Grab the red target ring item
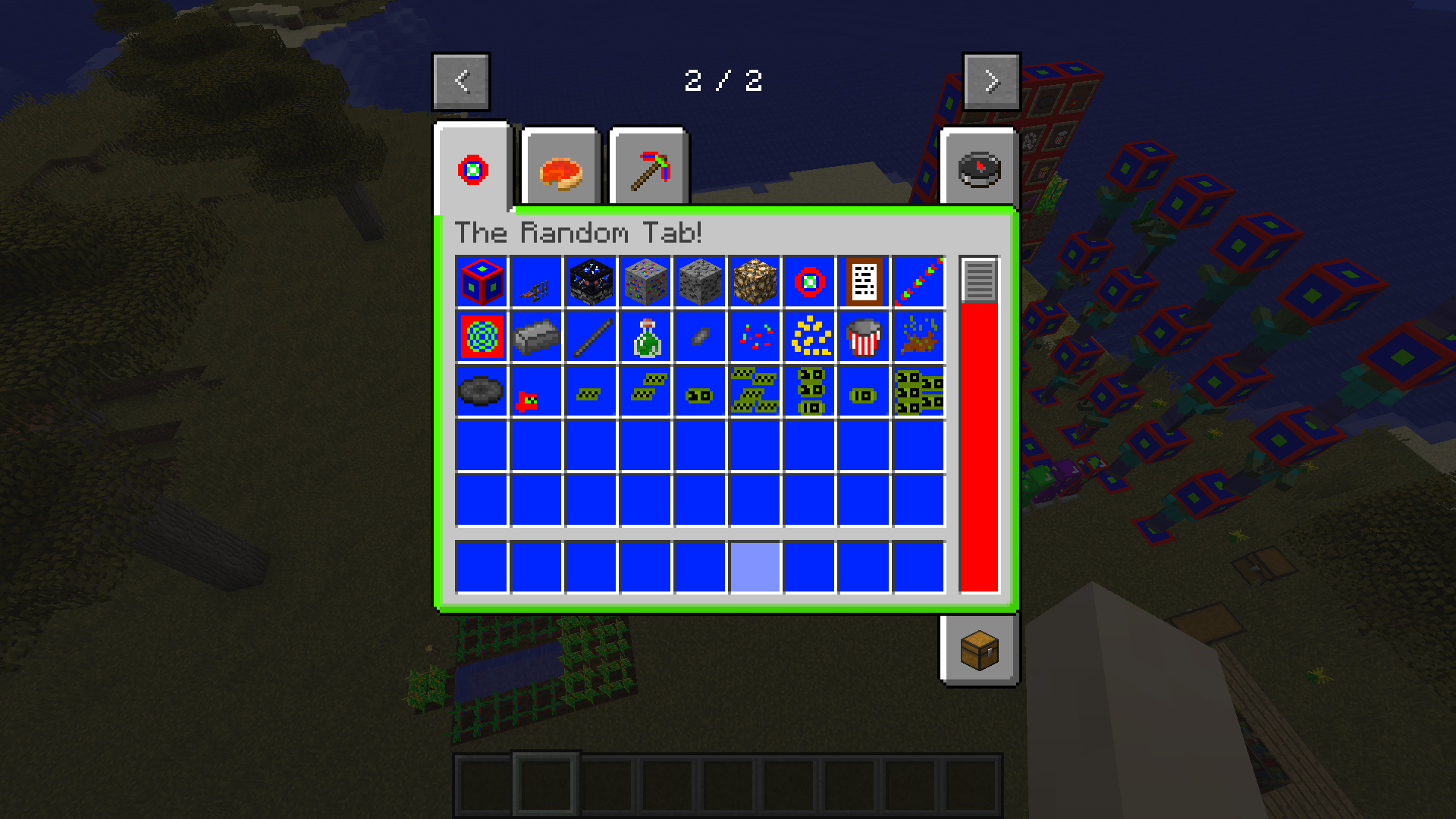Image resolution: width=1456 pixels, height=819 pixels. pos(808,281)
